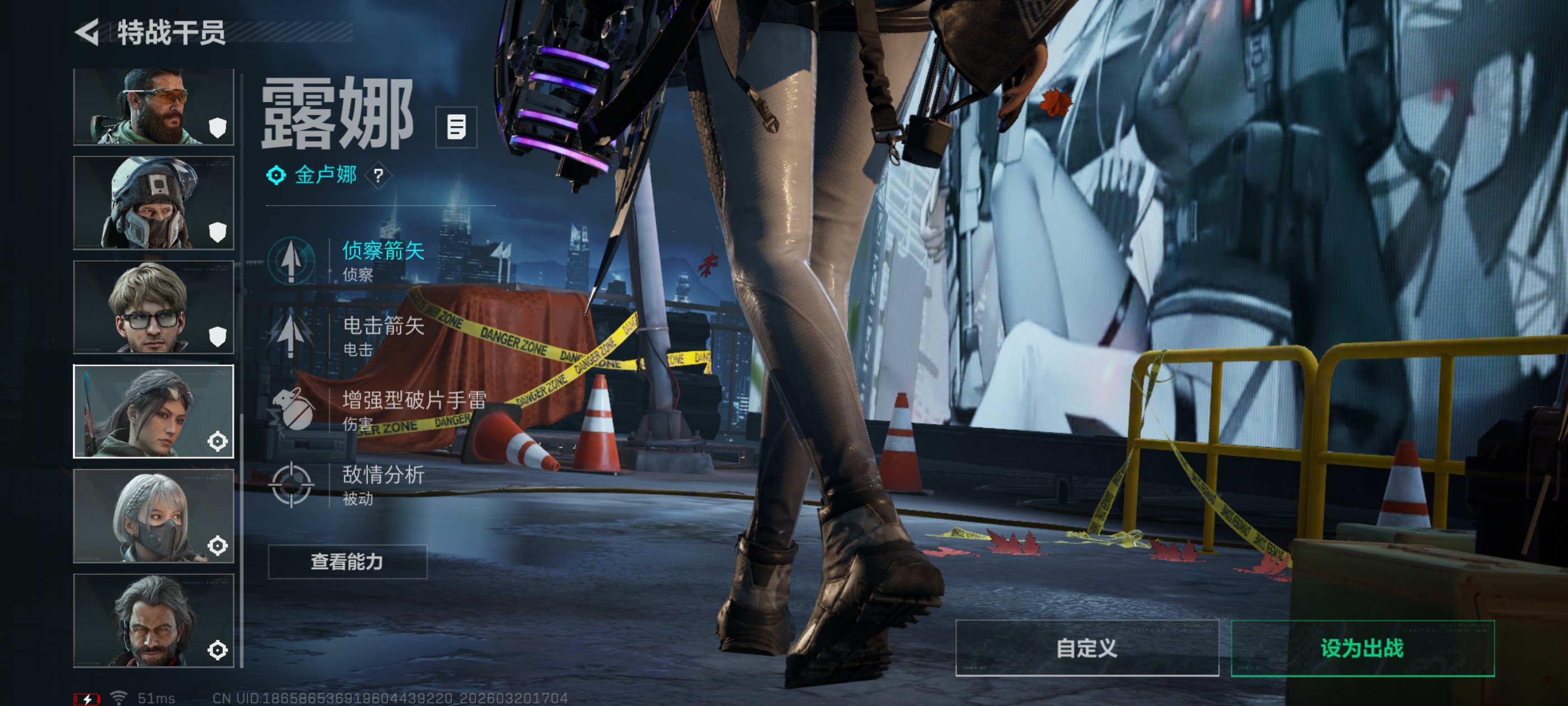
Task: Select the bearded operator with orange goggles
Action: [153, 107]
